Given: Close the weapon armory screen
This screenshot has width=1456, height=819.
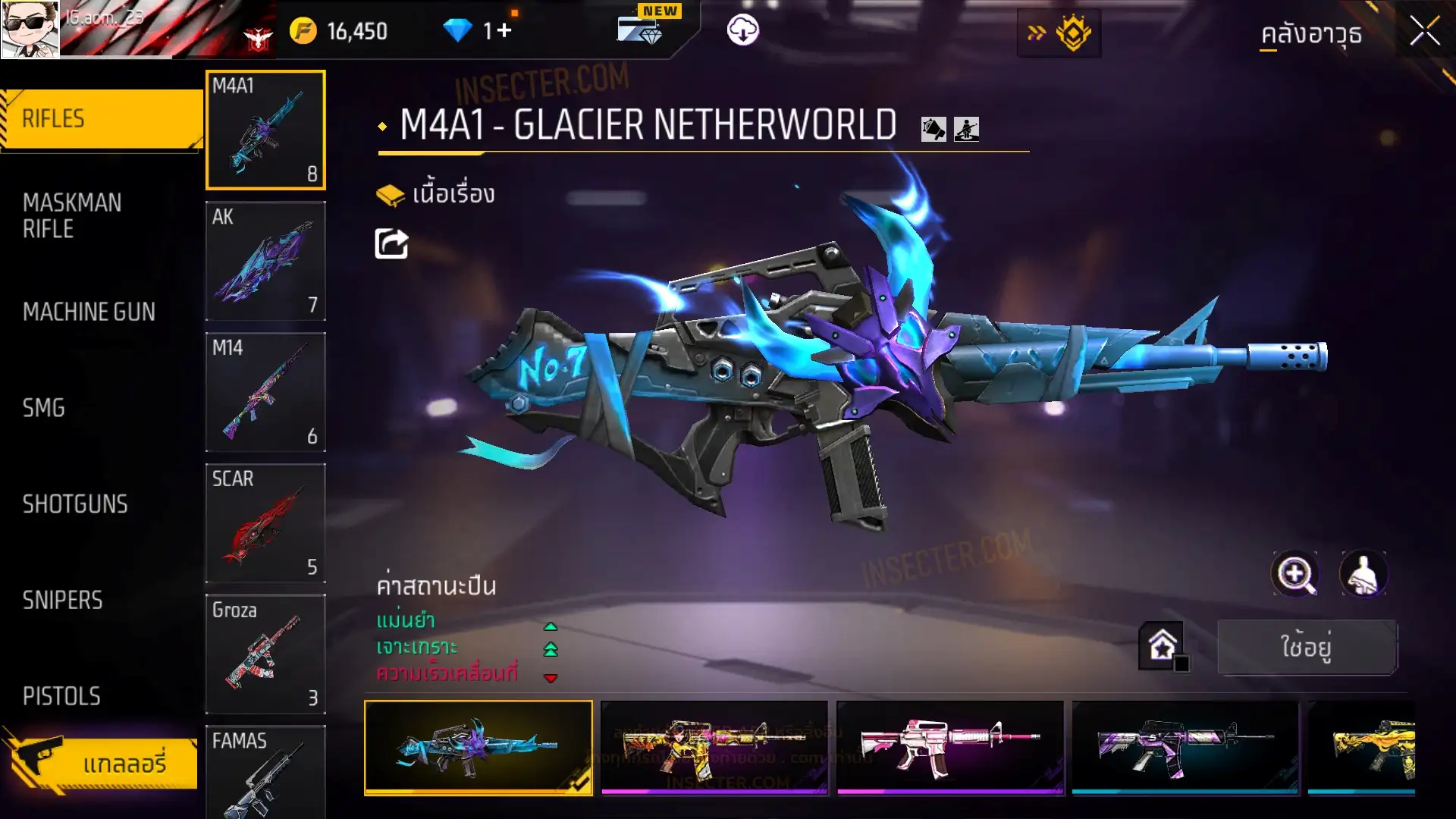Looking at the screenshot, I should (x=1424, y=32).
